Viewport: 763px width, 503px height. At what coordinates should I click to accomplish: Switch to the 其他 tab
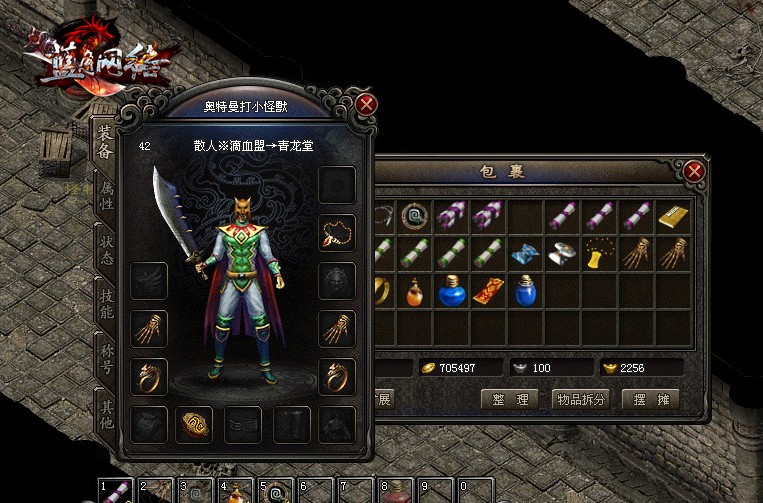click(105, 409)
